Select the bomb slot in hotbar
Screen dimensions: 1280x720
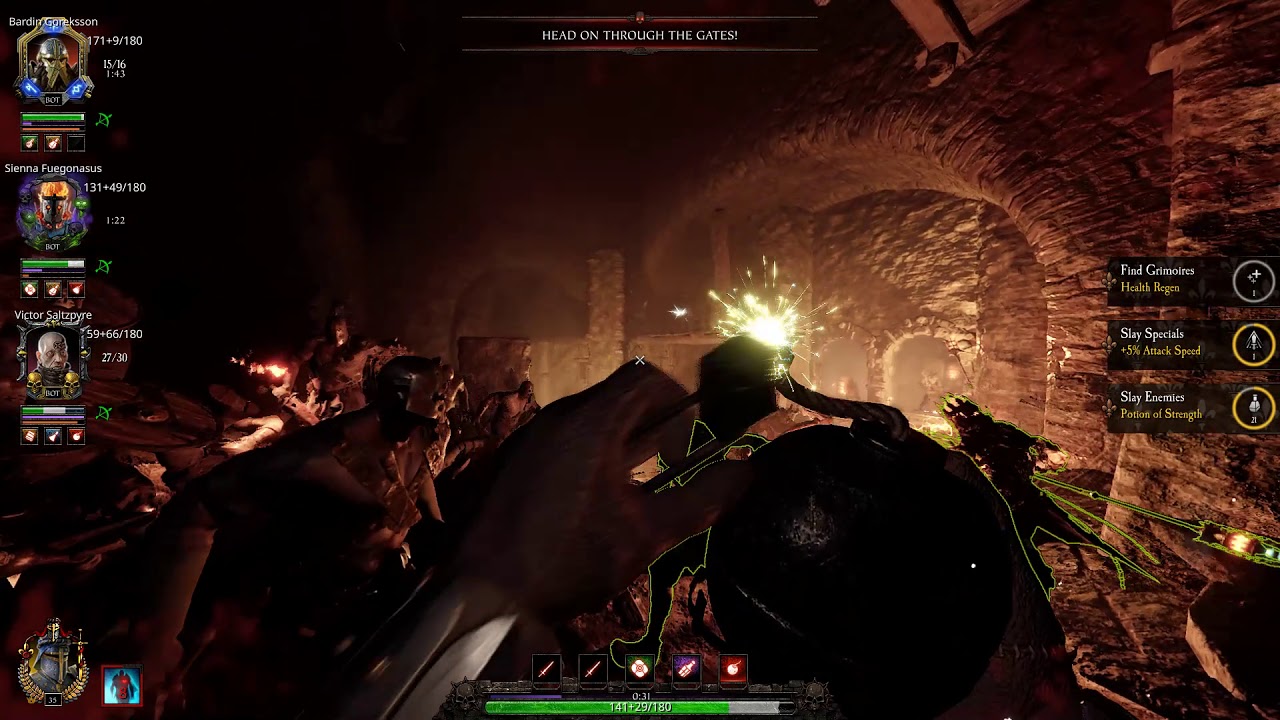pos(733,668)
